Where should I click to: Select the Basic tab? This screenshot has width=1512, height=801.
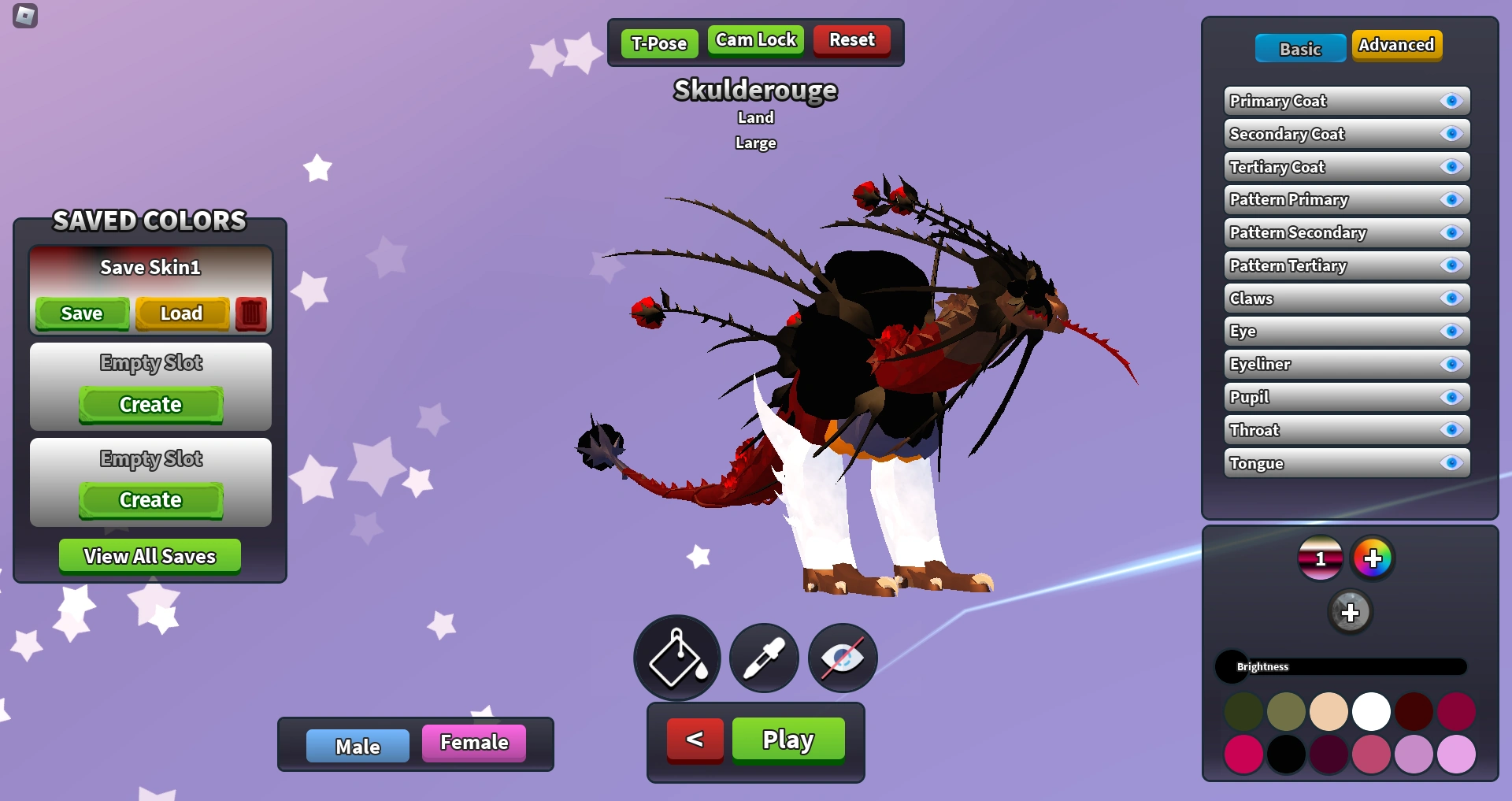click(1299, 48)
